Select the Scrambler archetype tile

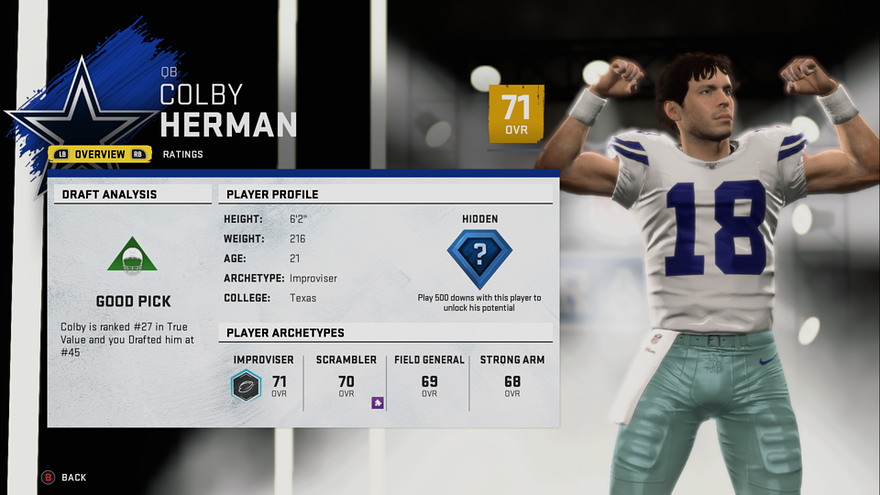346,380
